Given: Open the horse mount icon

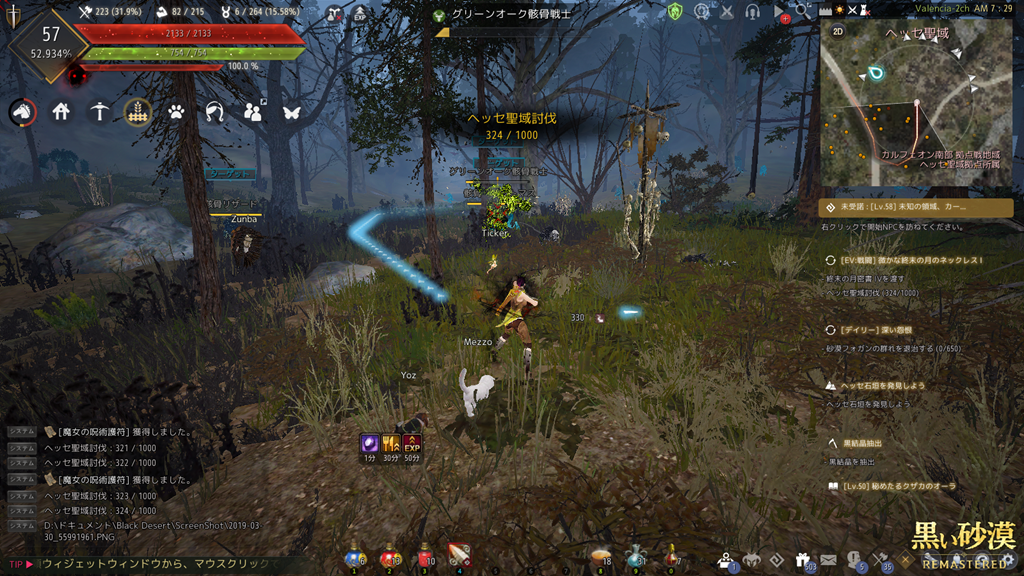Looking at the screenshot, I should (x=22, y=112).
